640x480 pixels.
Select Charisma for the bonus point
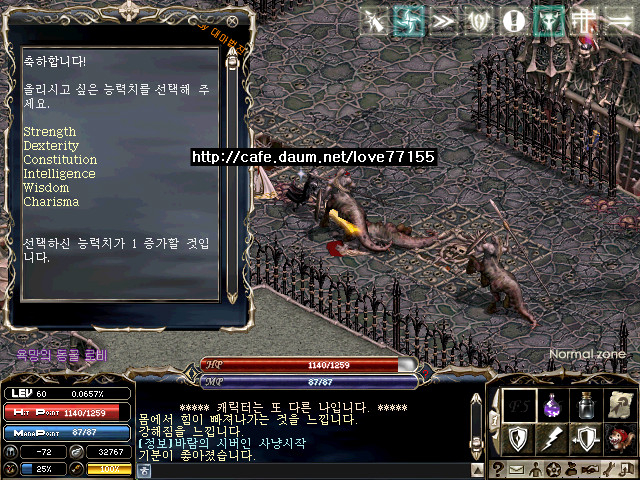pos(49,202)
